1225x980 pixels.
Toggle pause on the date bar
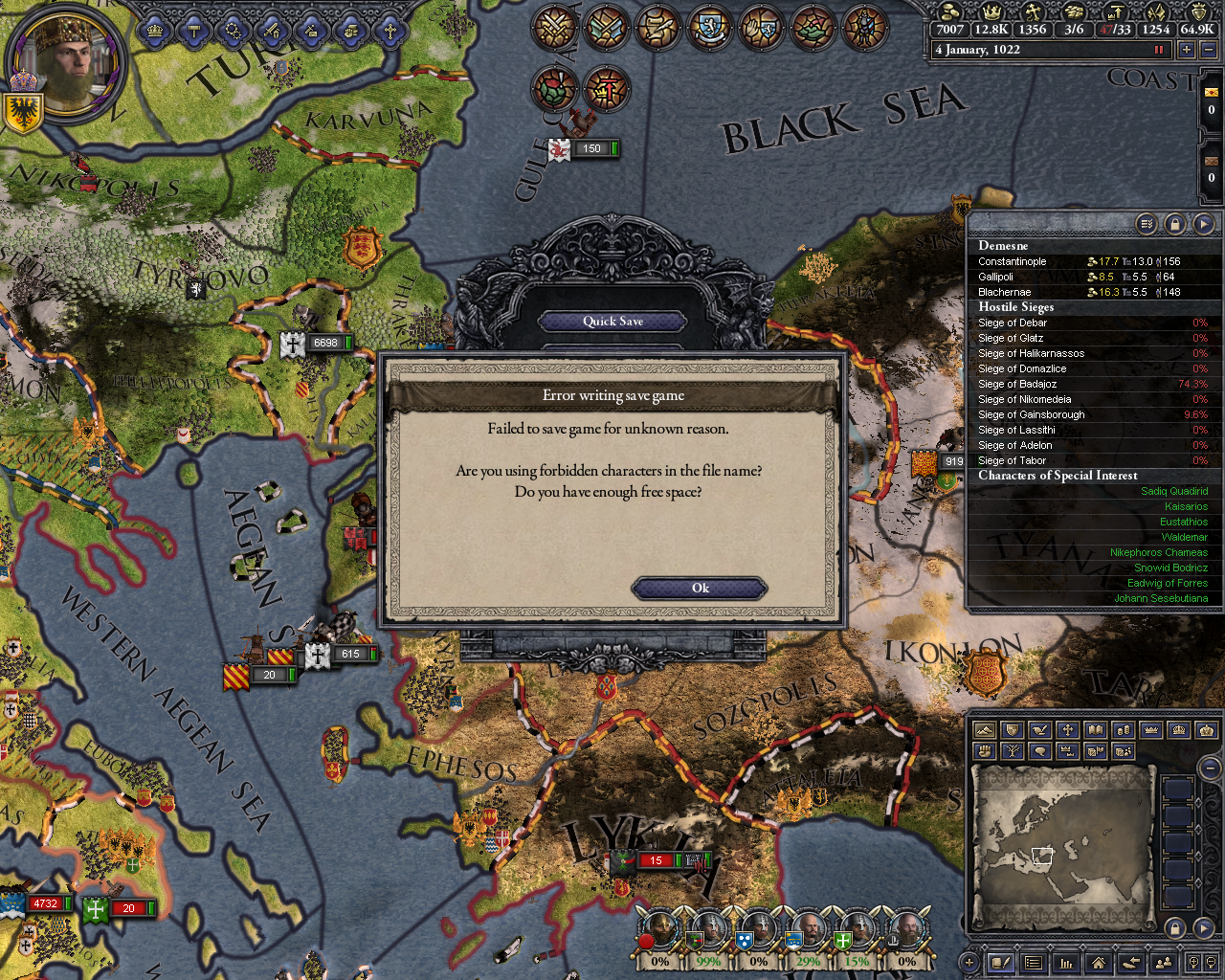coord(1160,50)
